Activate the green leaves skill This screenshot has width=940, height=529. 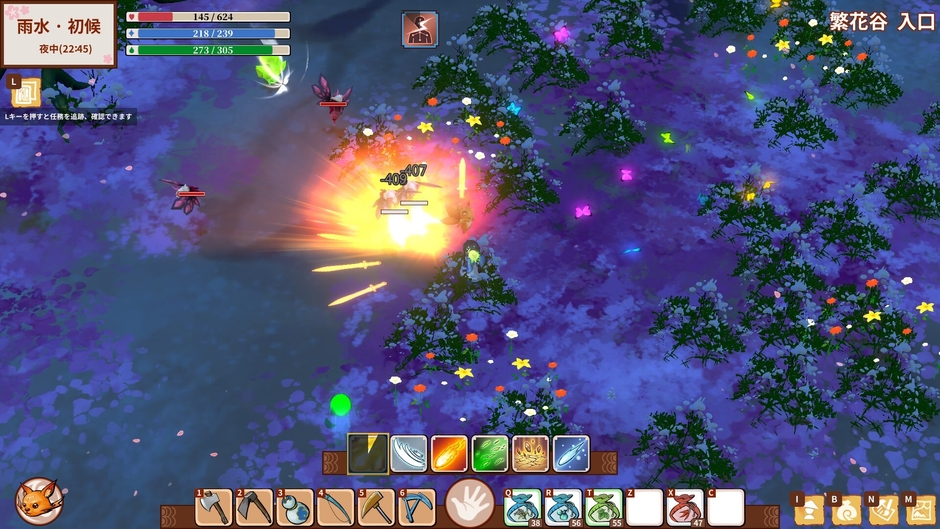point(490,454)
